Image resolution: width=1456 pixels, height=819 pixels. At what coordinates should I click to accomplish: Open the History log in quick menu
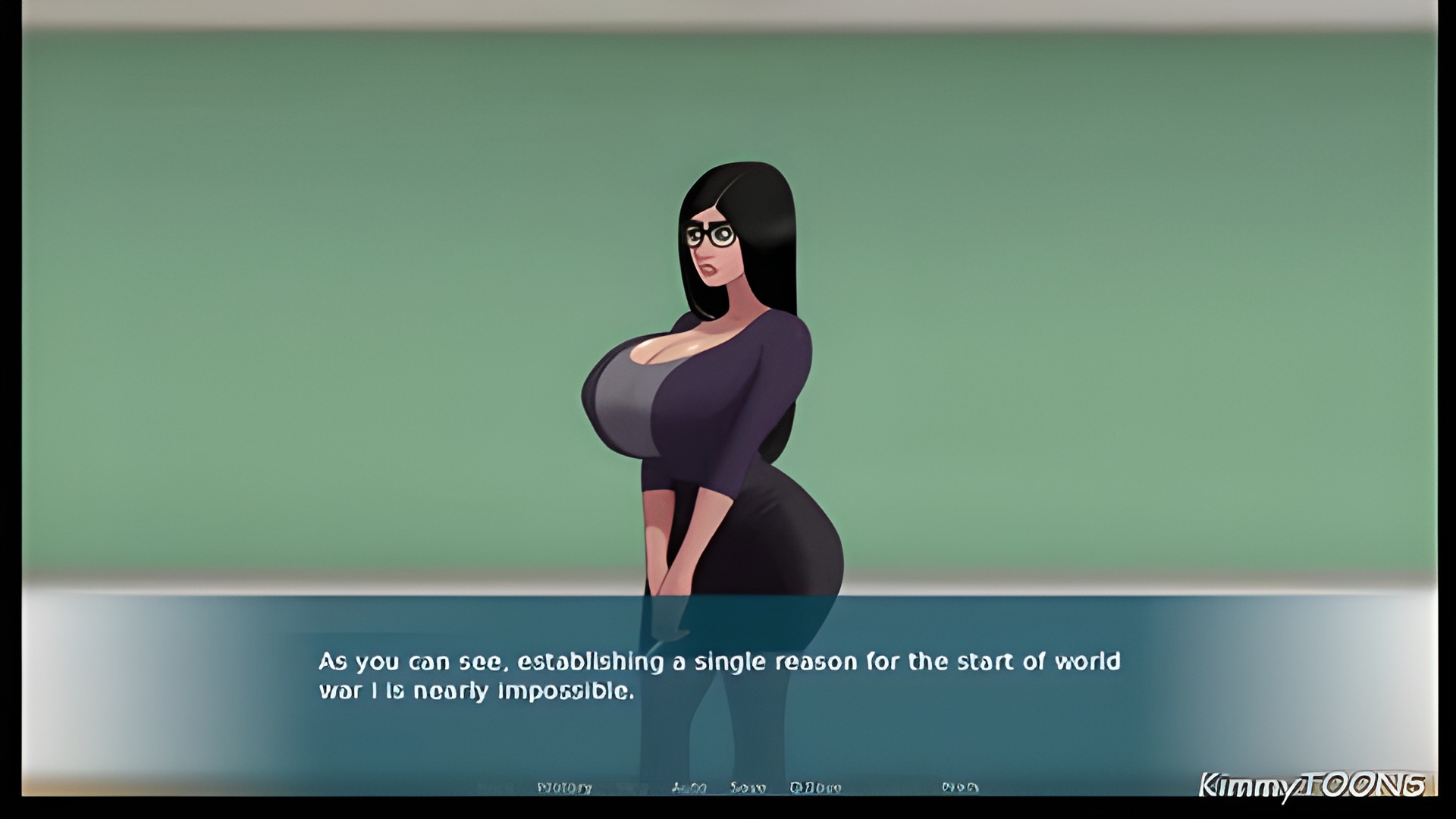564,788
